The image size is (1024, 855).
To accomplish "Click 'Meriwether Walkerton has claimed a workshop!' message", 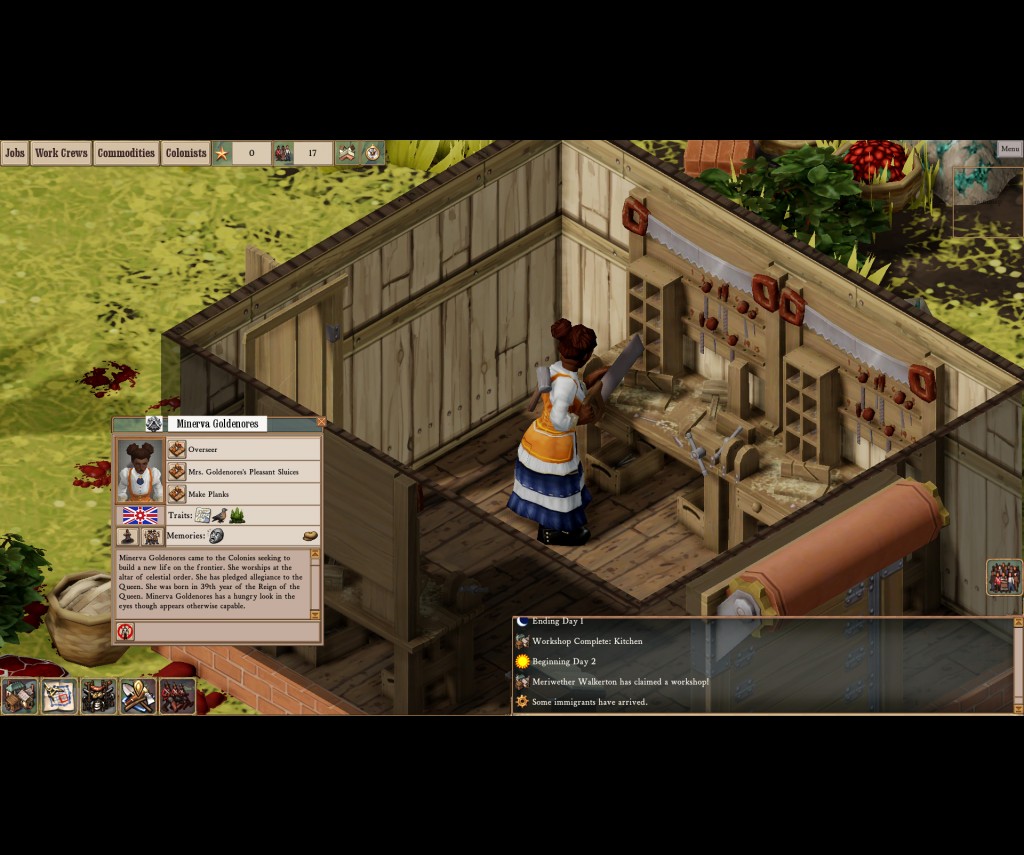I will coord(620,681).
